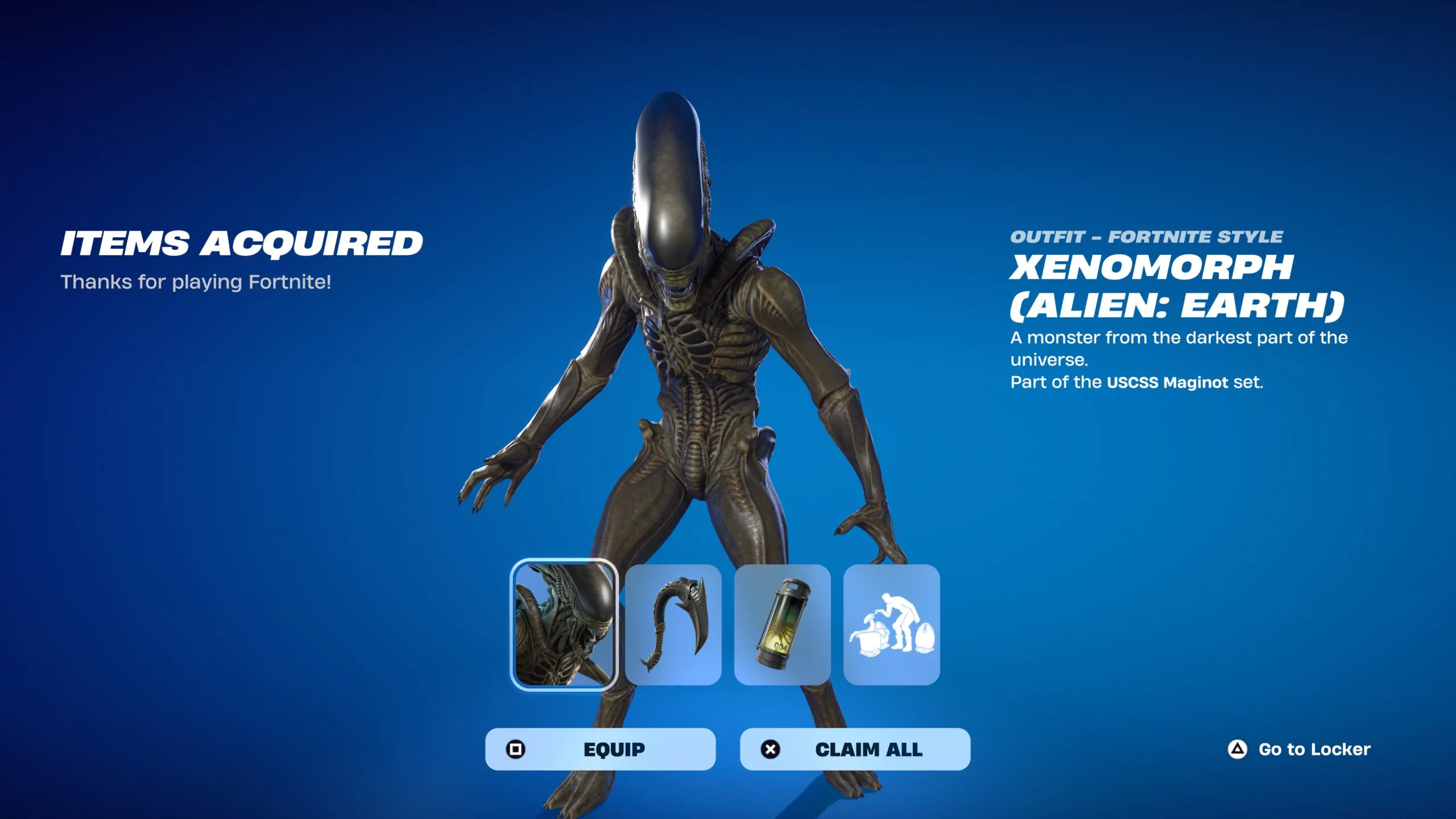
Task: Equip the Xenomorph outfit
Action: click(600, 749)
